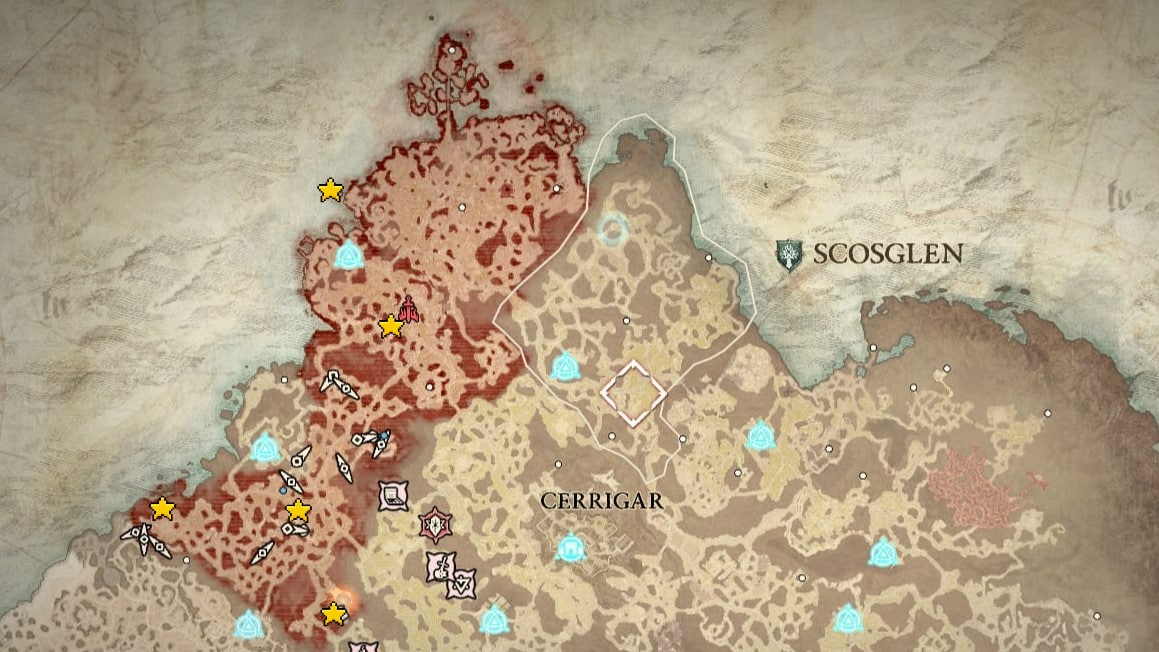Click the white diamond outline marker
The width and height of the screenshot is (1159, 652).
point(633,393)
